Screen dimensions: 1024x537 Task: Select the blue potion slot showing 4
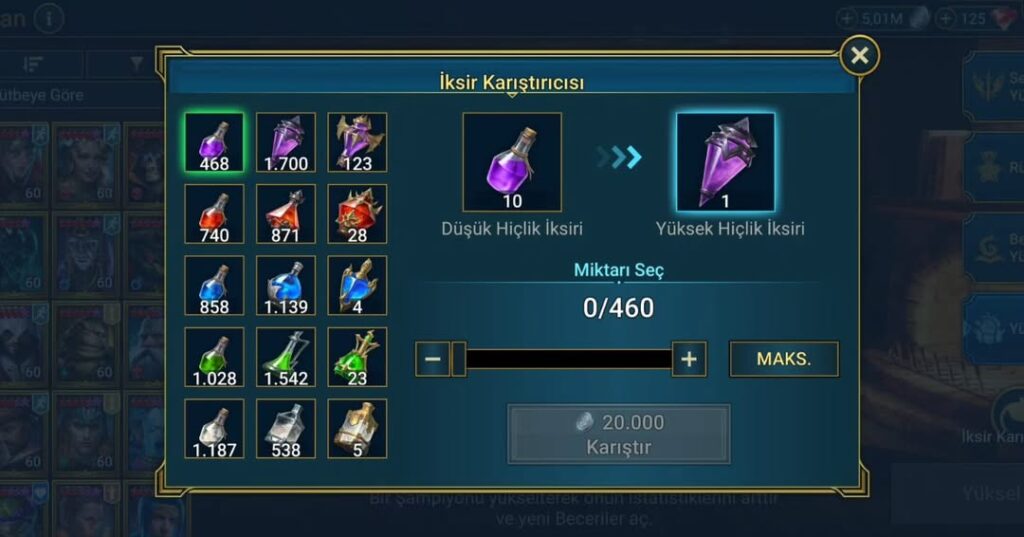click(357, 286)
